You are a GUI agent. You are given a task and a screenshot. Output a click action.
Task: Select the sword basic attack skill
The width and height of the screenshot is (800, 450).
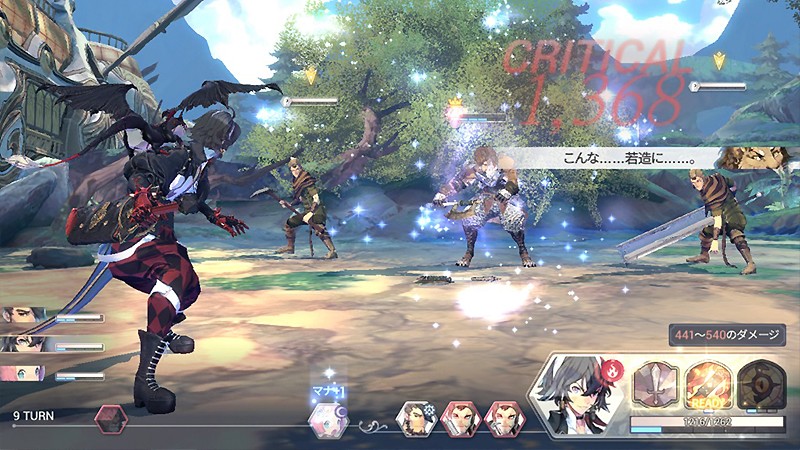point(656,383)
